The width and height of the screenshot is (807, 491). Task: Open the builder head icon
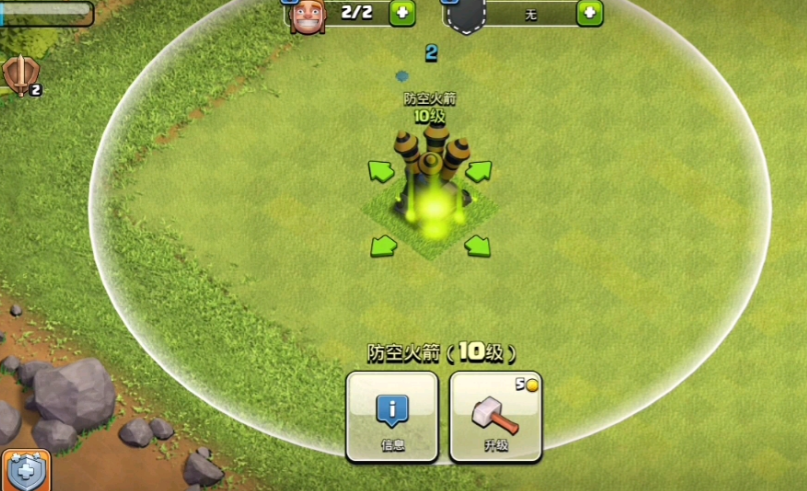tap(305, 15)
